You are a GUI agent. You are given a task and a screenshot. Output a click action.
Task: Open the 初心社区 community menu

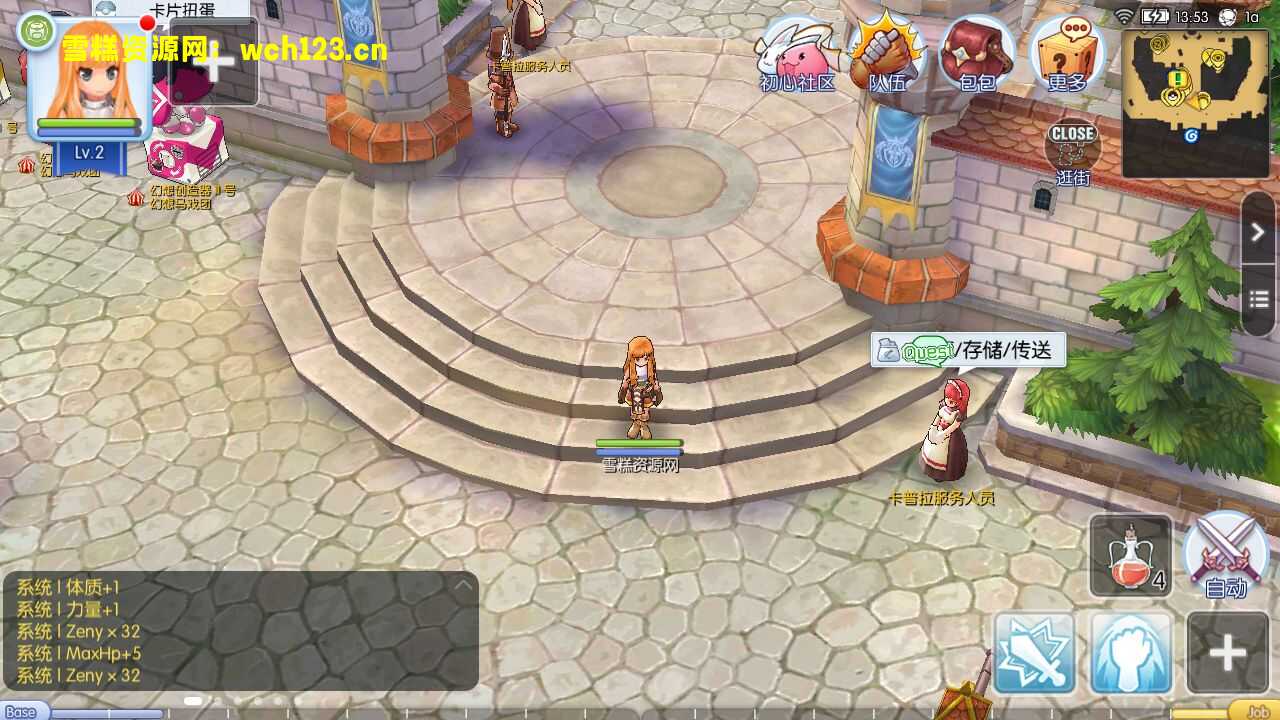point(797,55)
